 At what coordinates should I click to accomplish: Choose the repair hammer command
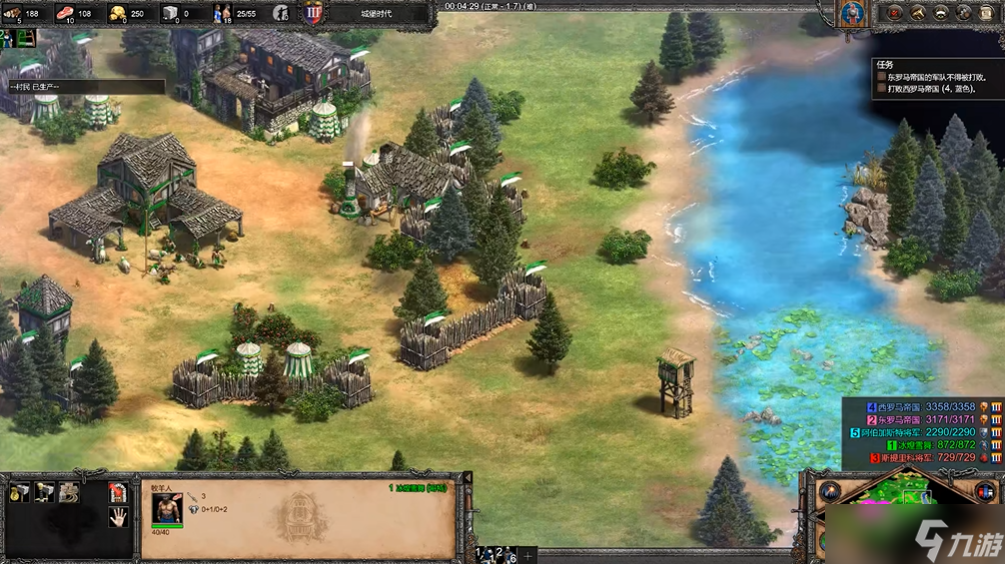tap(68, 492)
